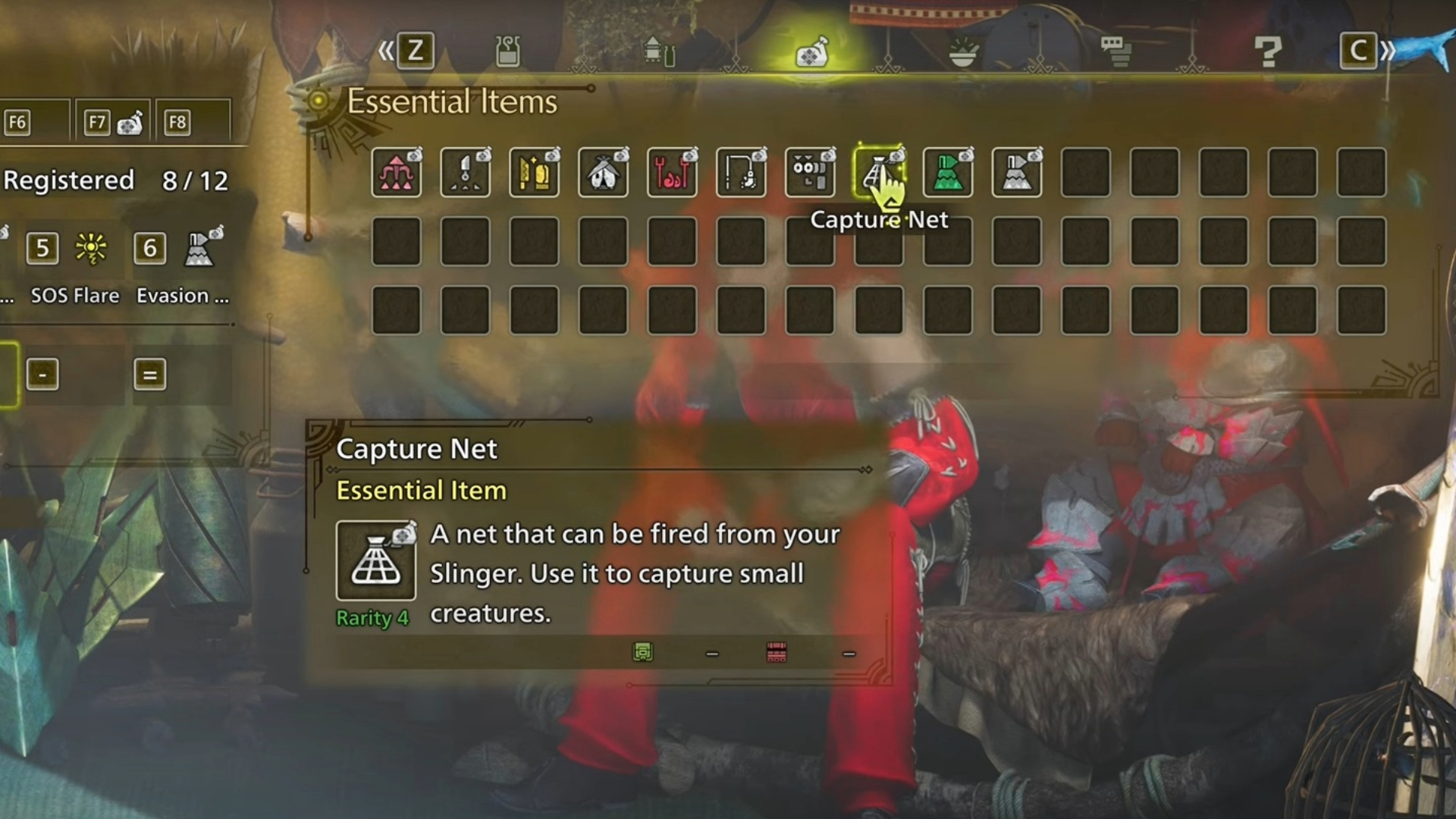Open the chat messages category tab
The width and height of the screenshot is (1456, 819).
click(1116, 52)
